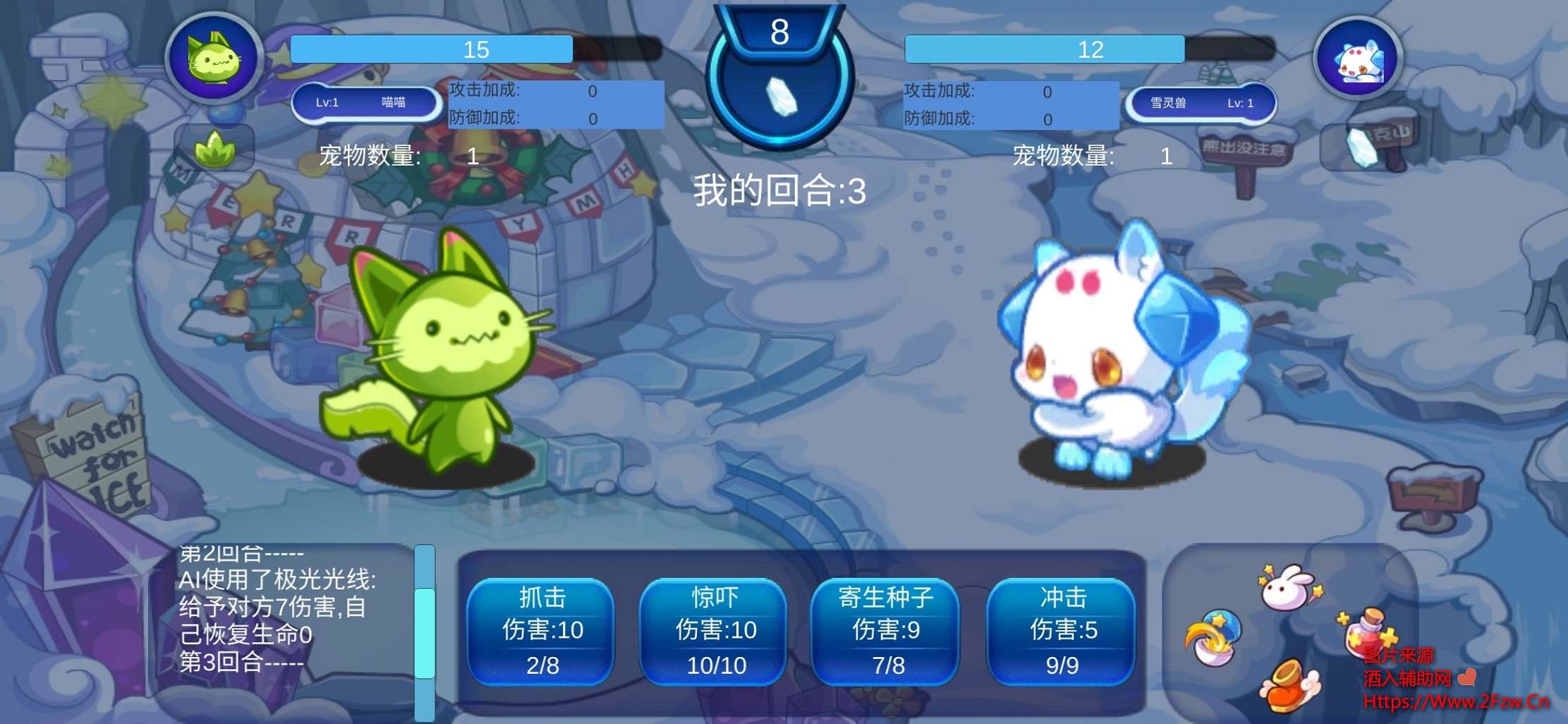Tap the ice crystal badge under enemy portrait
The height and width of the screenshot is (724, 1568).
tap(1361, 148)
